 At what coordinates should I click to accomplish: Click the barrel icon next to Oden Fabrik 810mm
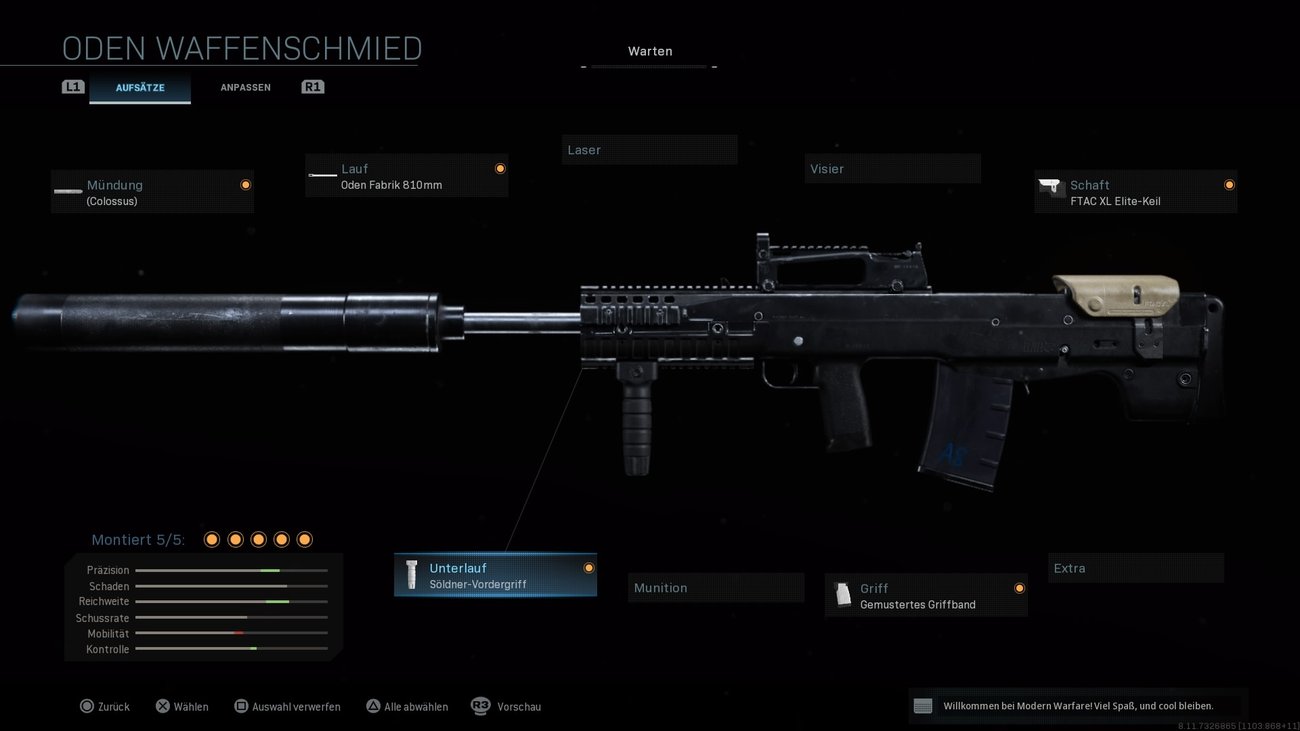(x=322, y=175)
